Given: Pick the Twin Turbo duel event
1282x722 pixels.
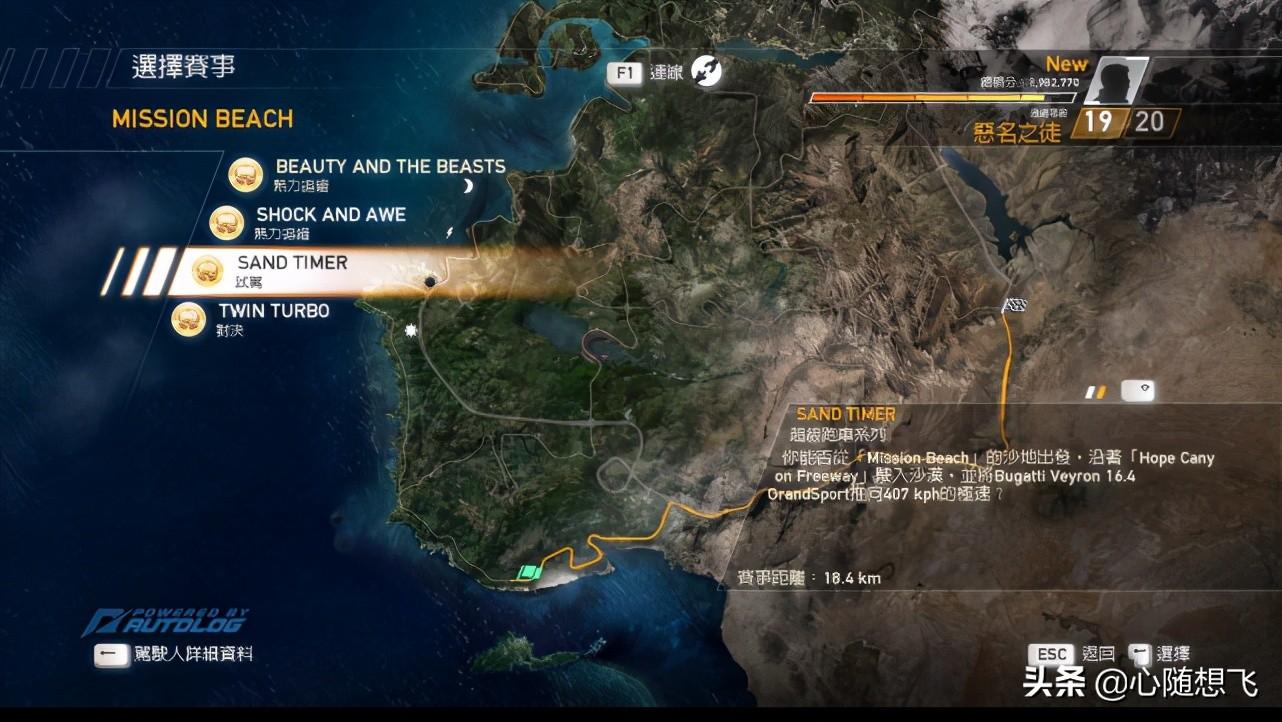Looking at the screenshot, I should coord(273,311).
